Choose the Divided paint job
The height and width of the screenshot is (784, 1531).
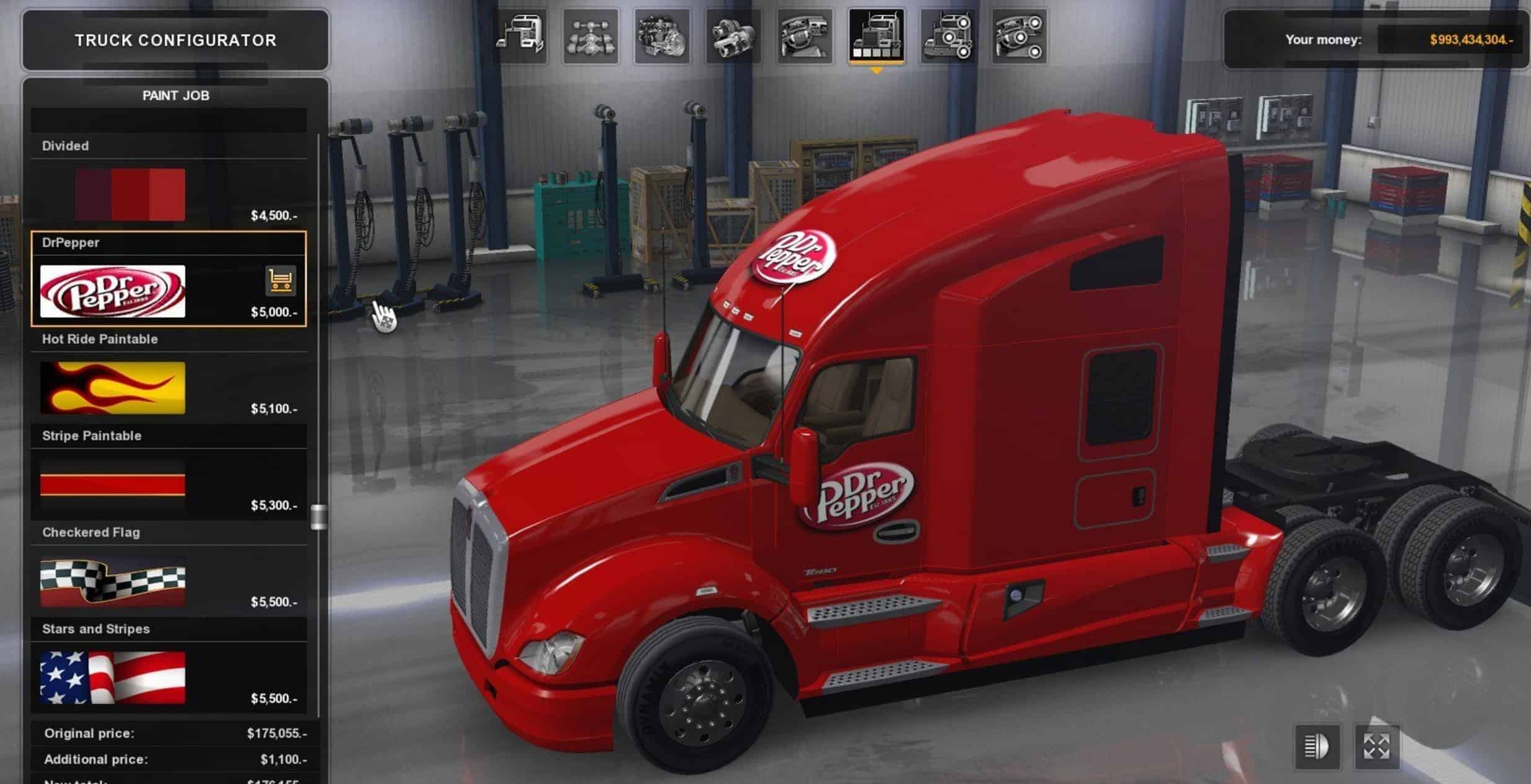pos(130,195)
